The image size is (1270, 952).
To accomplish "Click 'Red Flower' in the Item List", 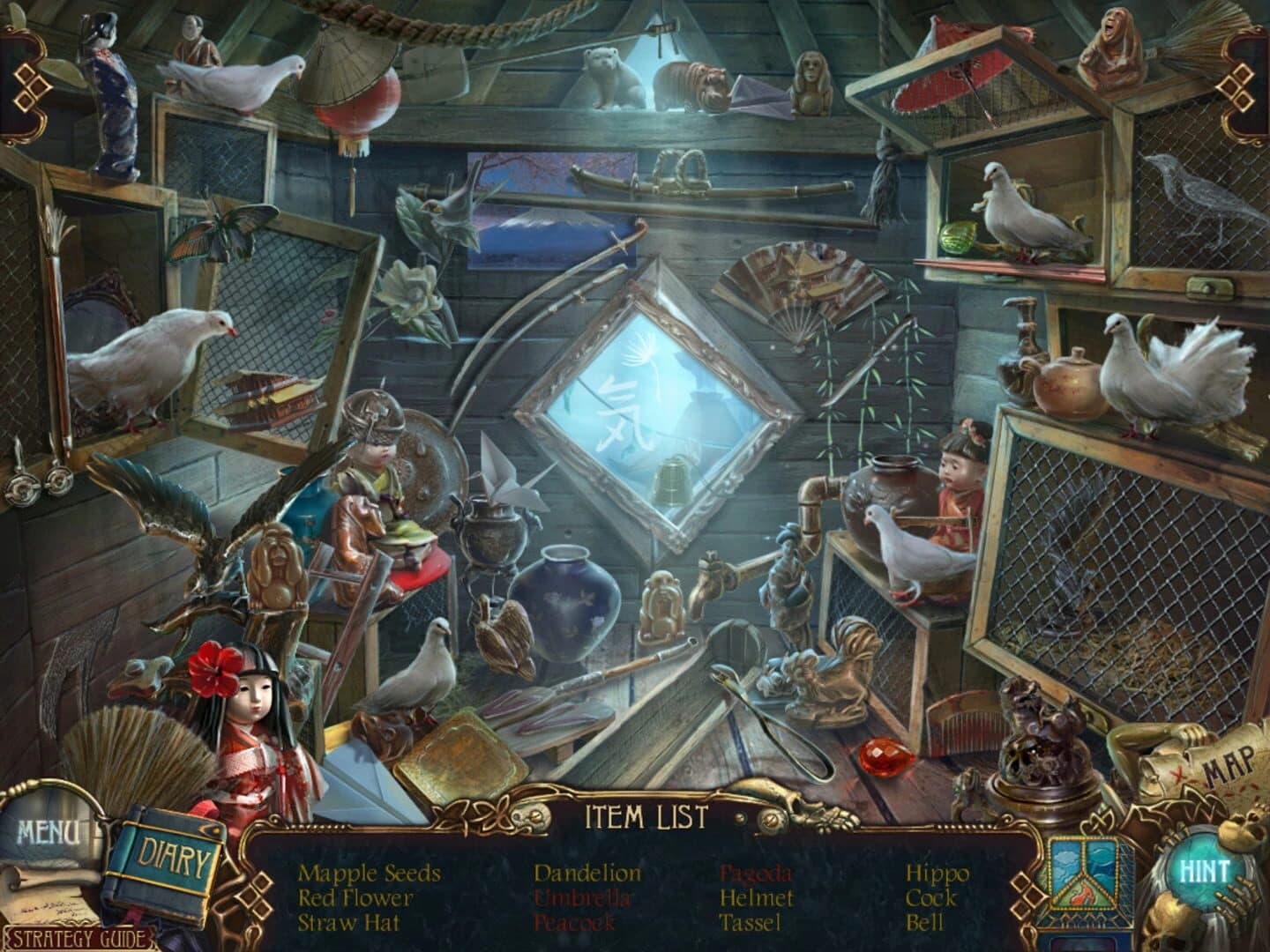I will [x=356, y=900].
